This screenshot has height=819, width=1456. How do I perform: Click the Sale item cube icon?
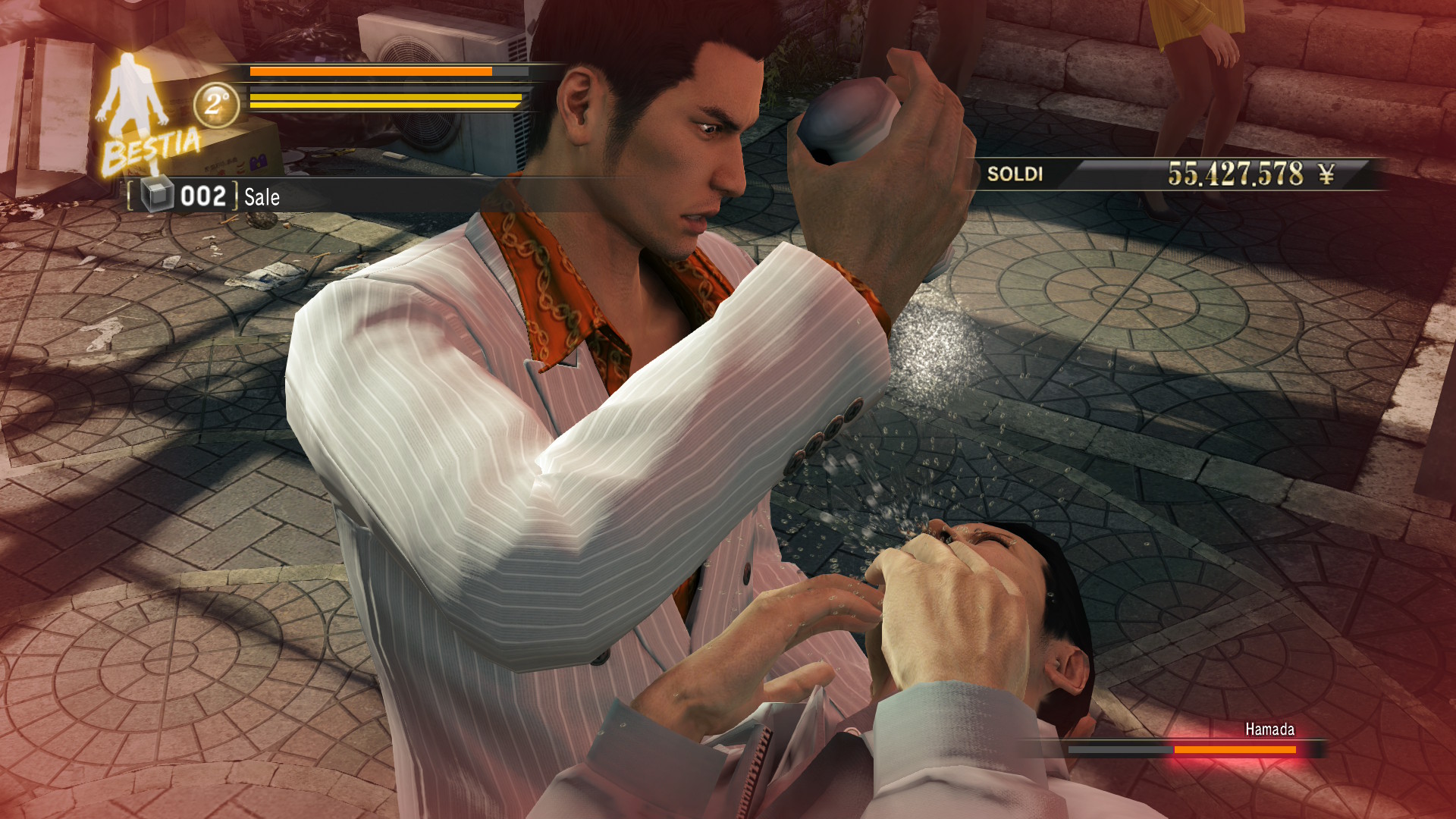pyautogui.click(x=158, y=196)
